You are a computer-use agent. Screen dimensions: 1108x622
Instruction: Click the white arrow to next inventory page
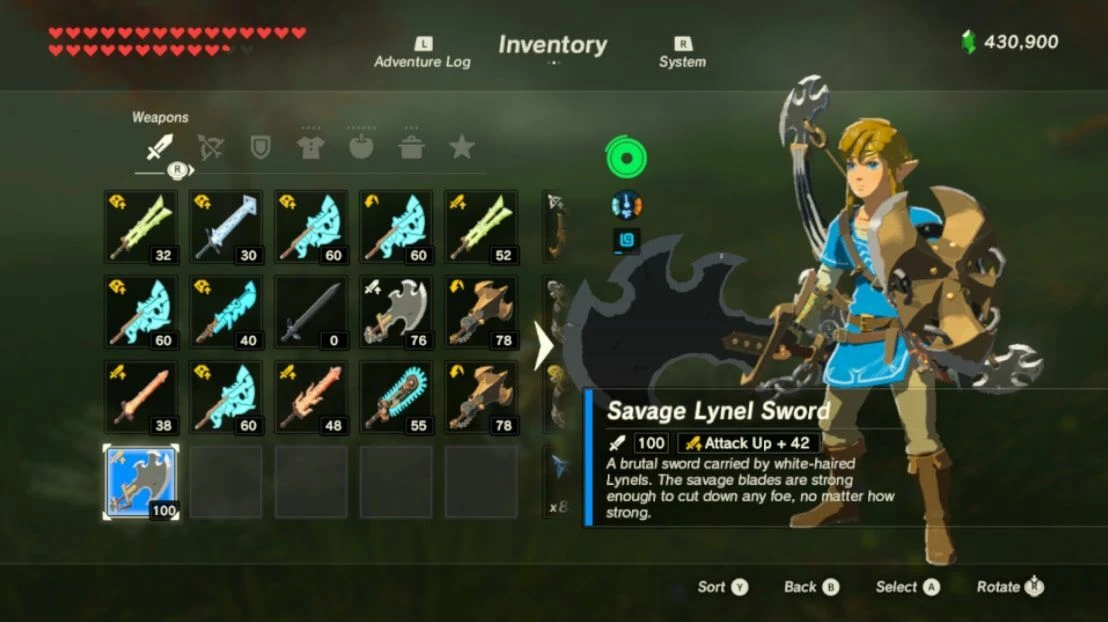click(545, 346)
